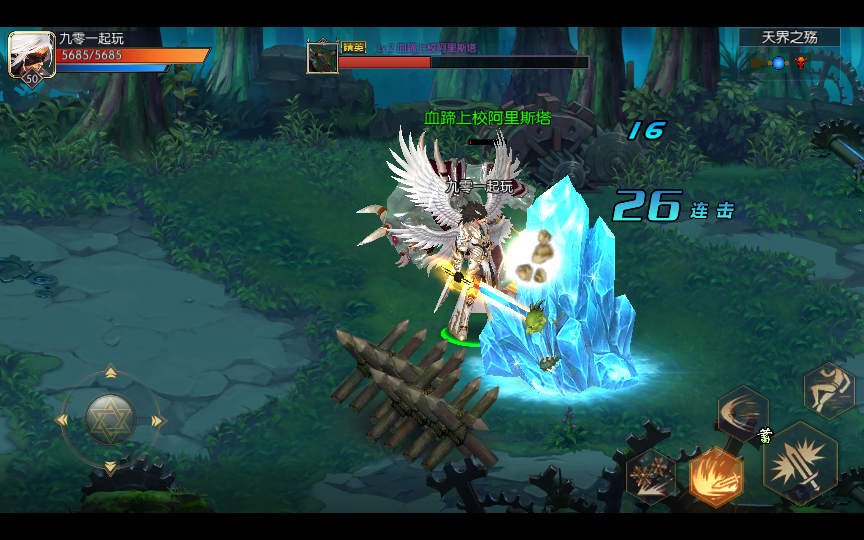Tap the joystick's up arrow
864x540 pixels.
[110, 373]
